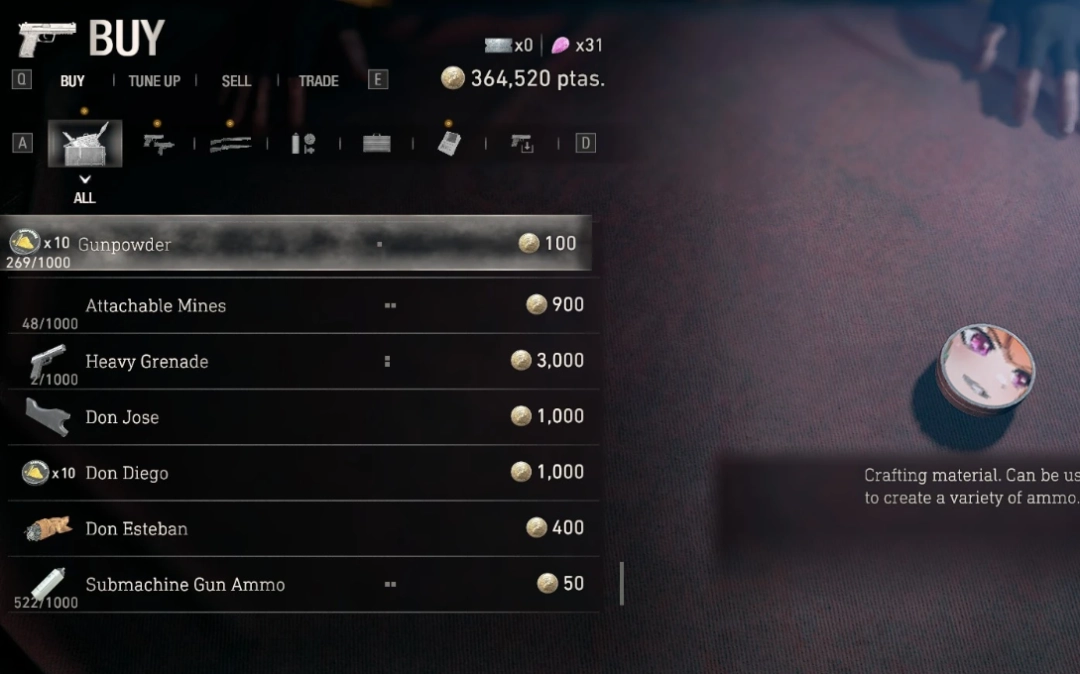Switch to the Tune Up tab

154,81
